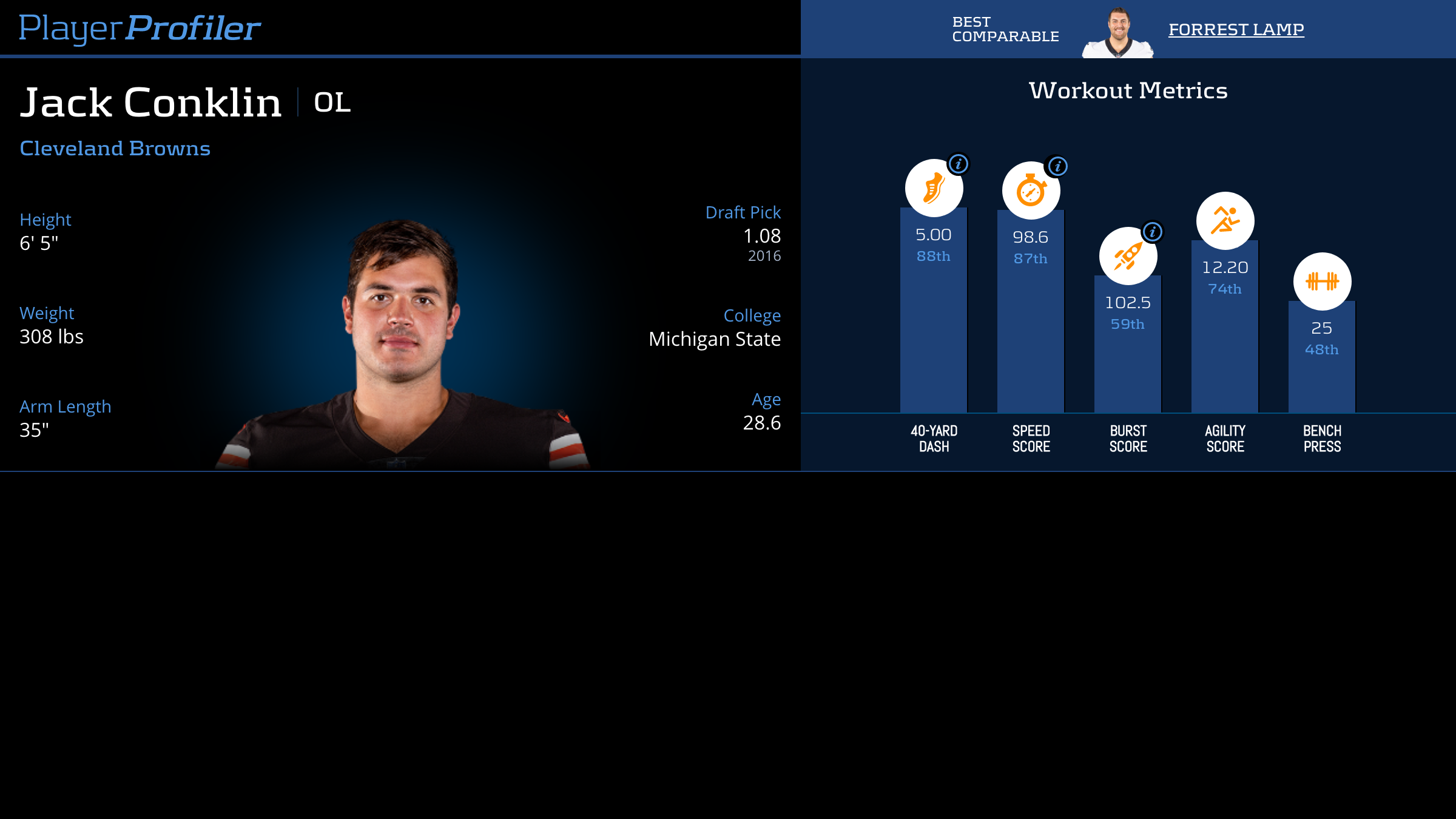View the Burst Score info icon
The image size is (1456, 819).
coord(1153,232)
